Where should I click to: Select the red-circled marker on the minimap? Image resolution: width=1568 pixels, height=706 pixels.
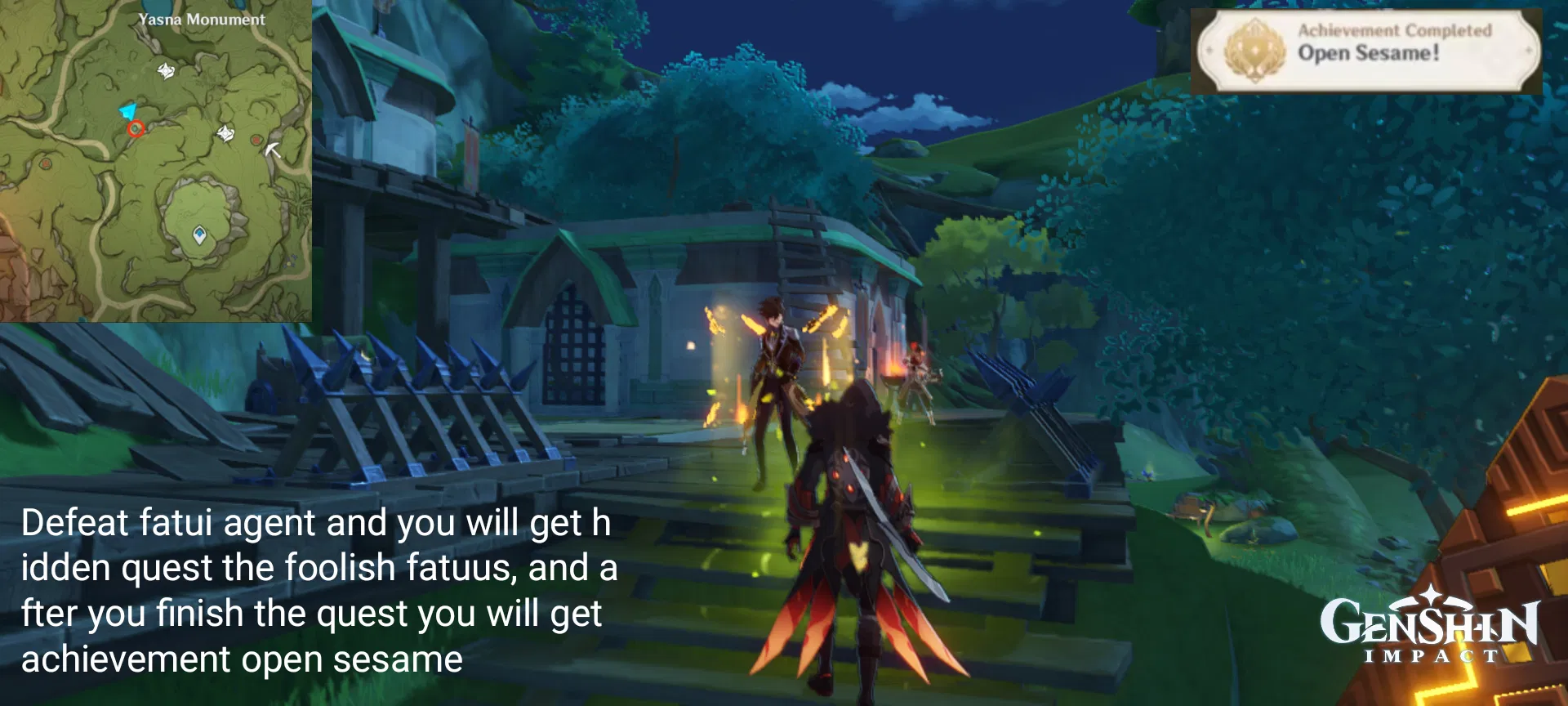136,129
